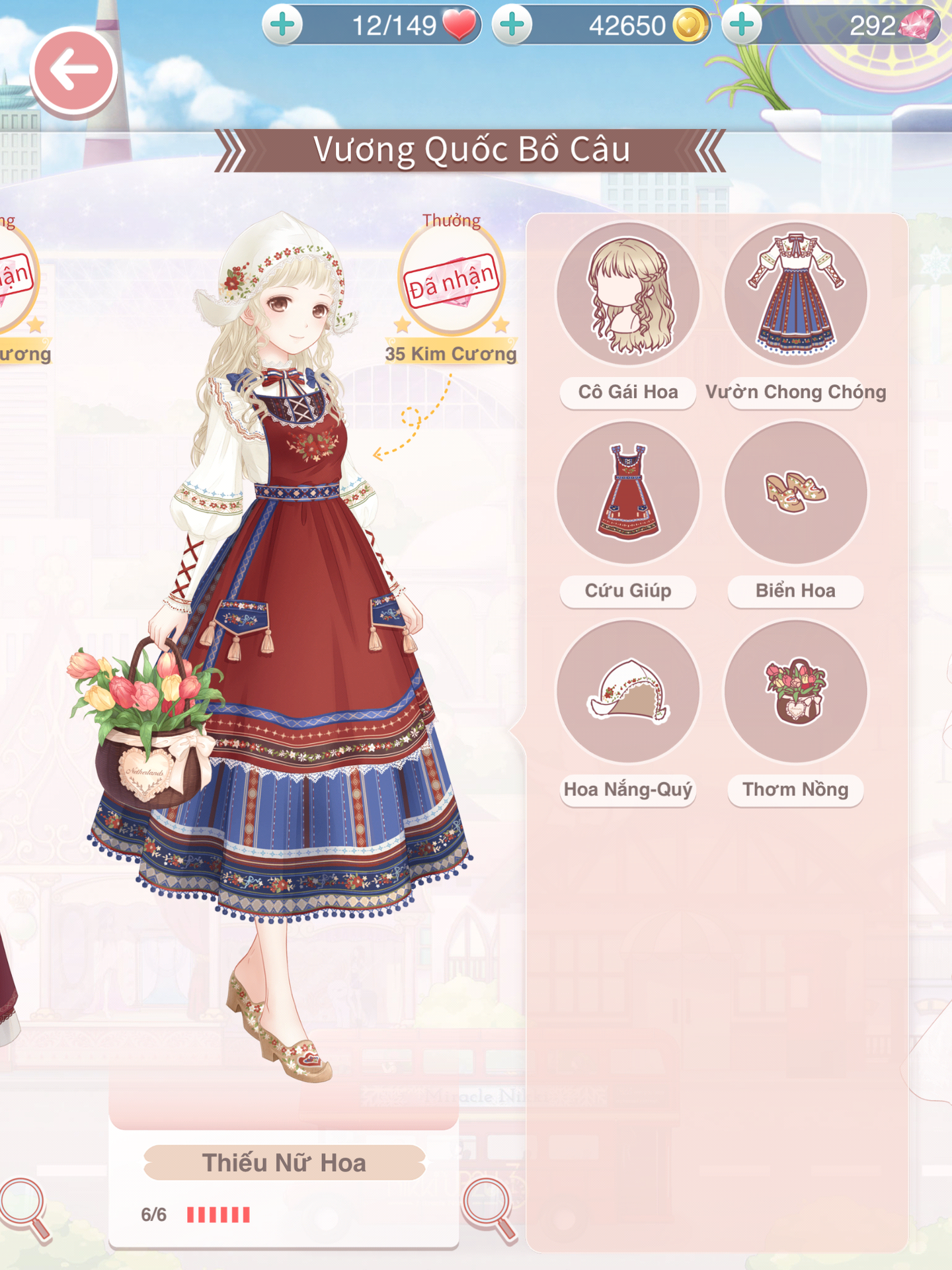
Task: Choose the Thơm Nồng tulip basket item
Action: [795, 691]
